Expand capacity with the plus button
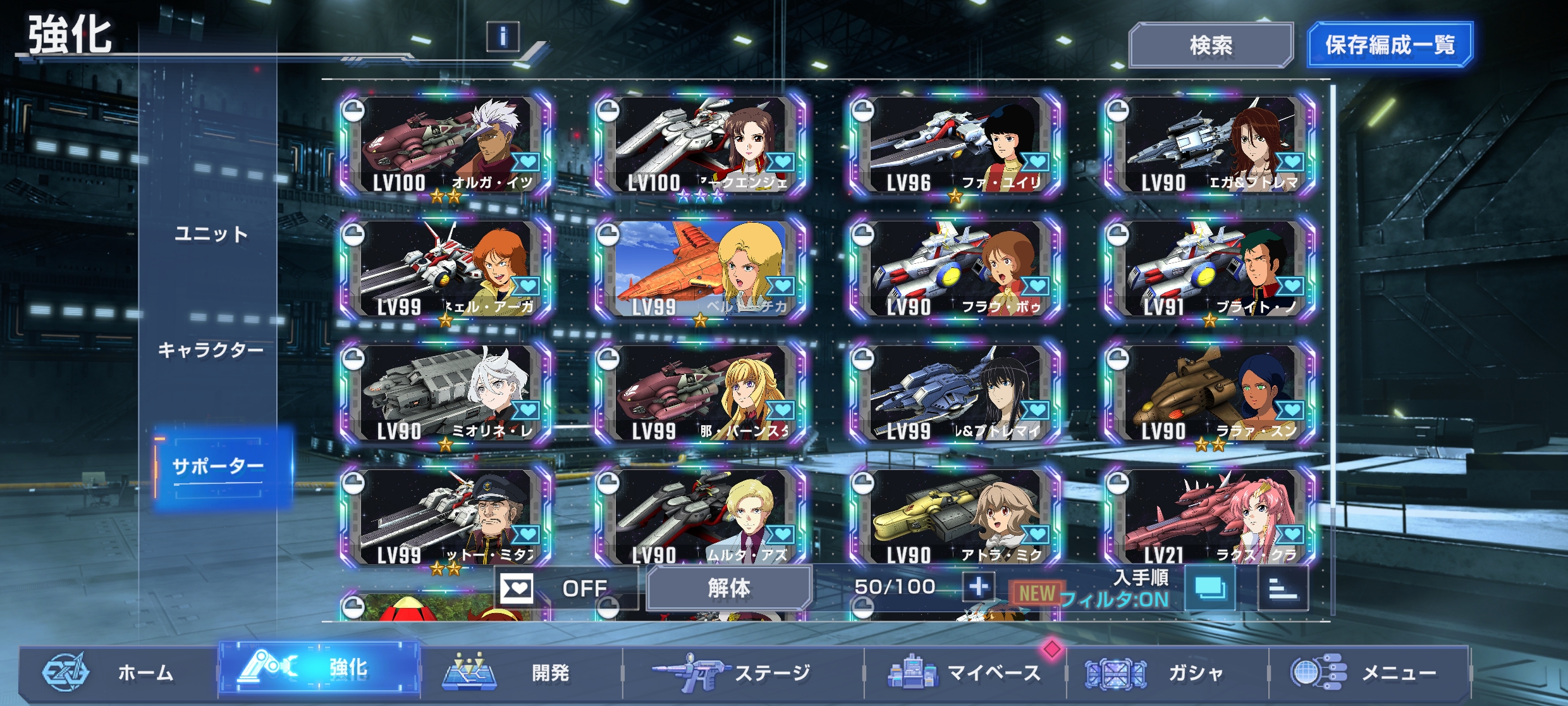The height and width of the screenshot is (706, 1568). point(978,587)
